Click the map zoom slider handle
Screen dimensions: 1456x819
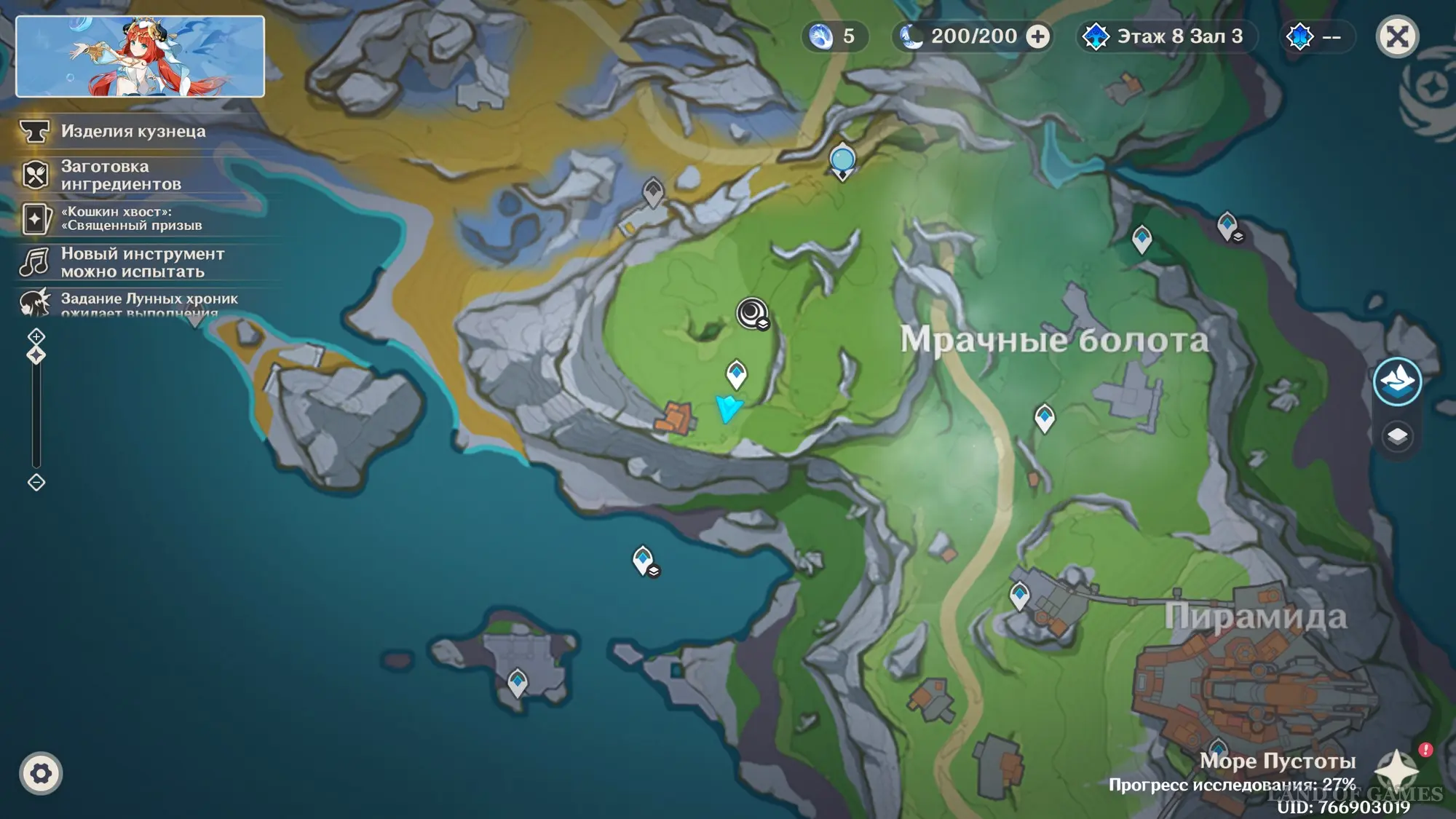(x=36, y=355)
